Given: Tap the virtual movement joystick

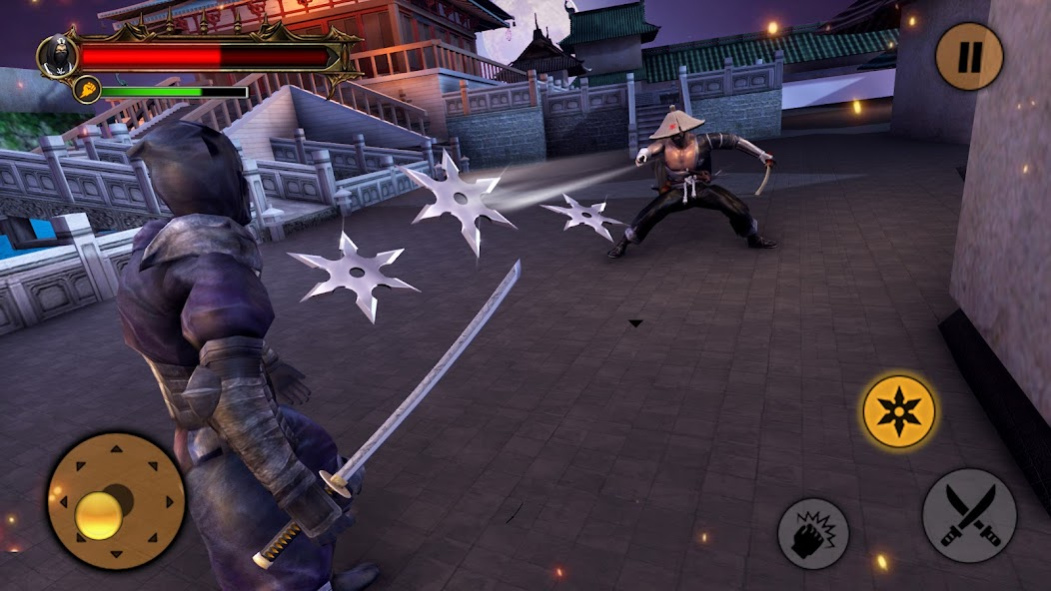Looking at the screenshot, I should pyautogui.click(x=115, y=500).
